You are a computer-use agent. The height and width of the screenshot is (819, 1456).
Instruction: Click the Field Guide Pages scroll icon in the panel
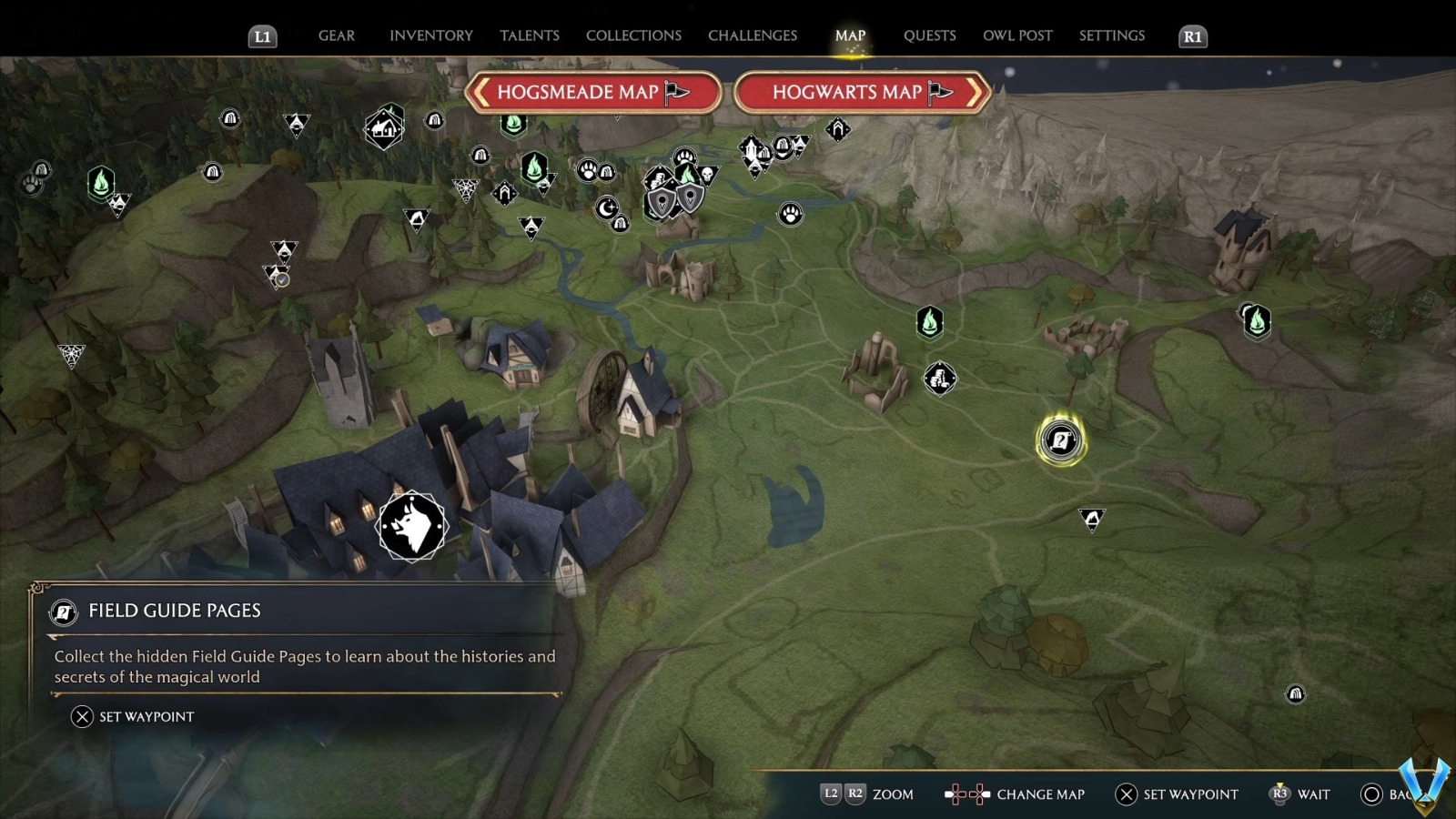pos(62,612)
